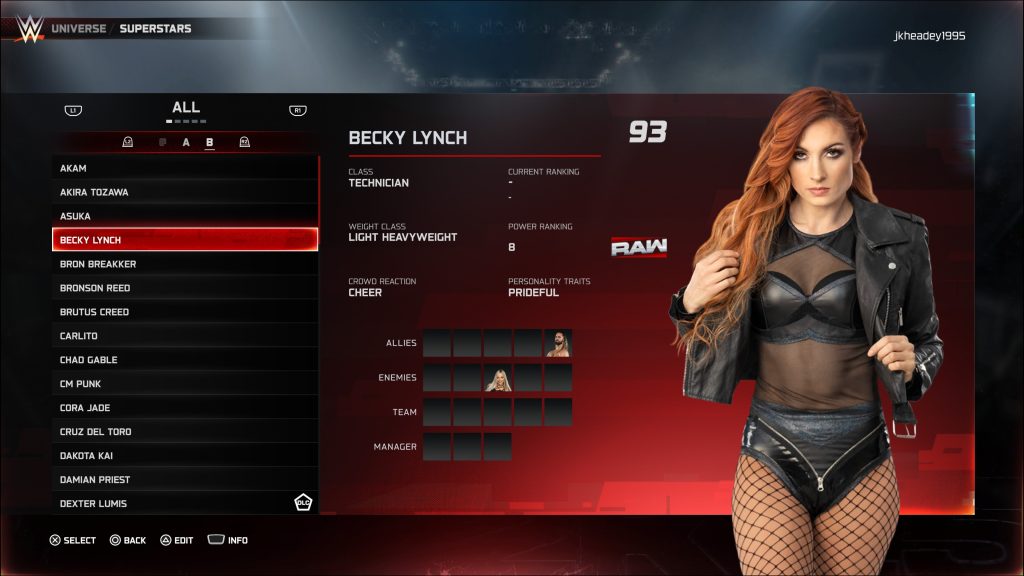
Task: Pick Bron Breakker from the list
Action: click(185, 264)
